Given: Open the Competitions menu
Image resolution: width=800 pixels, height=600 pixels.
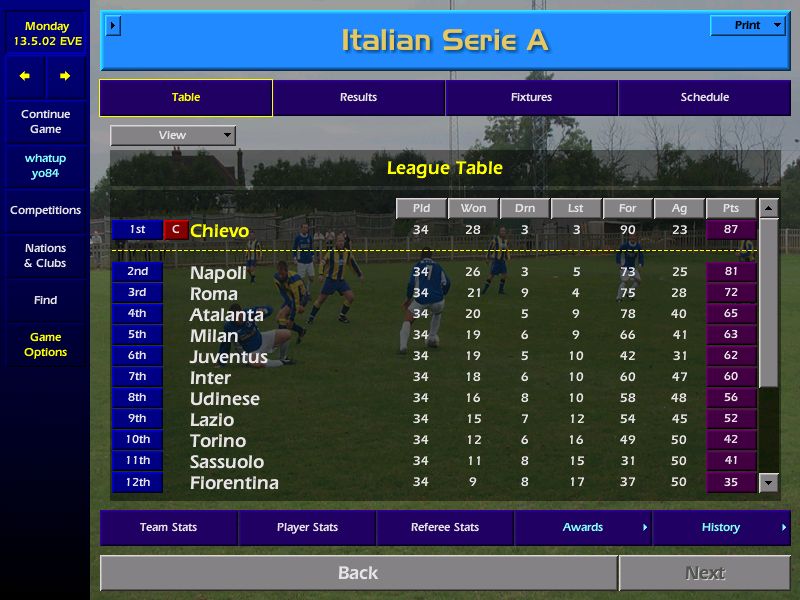Looking at the screenshot, I should (45, 211).
